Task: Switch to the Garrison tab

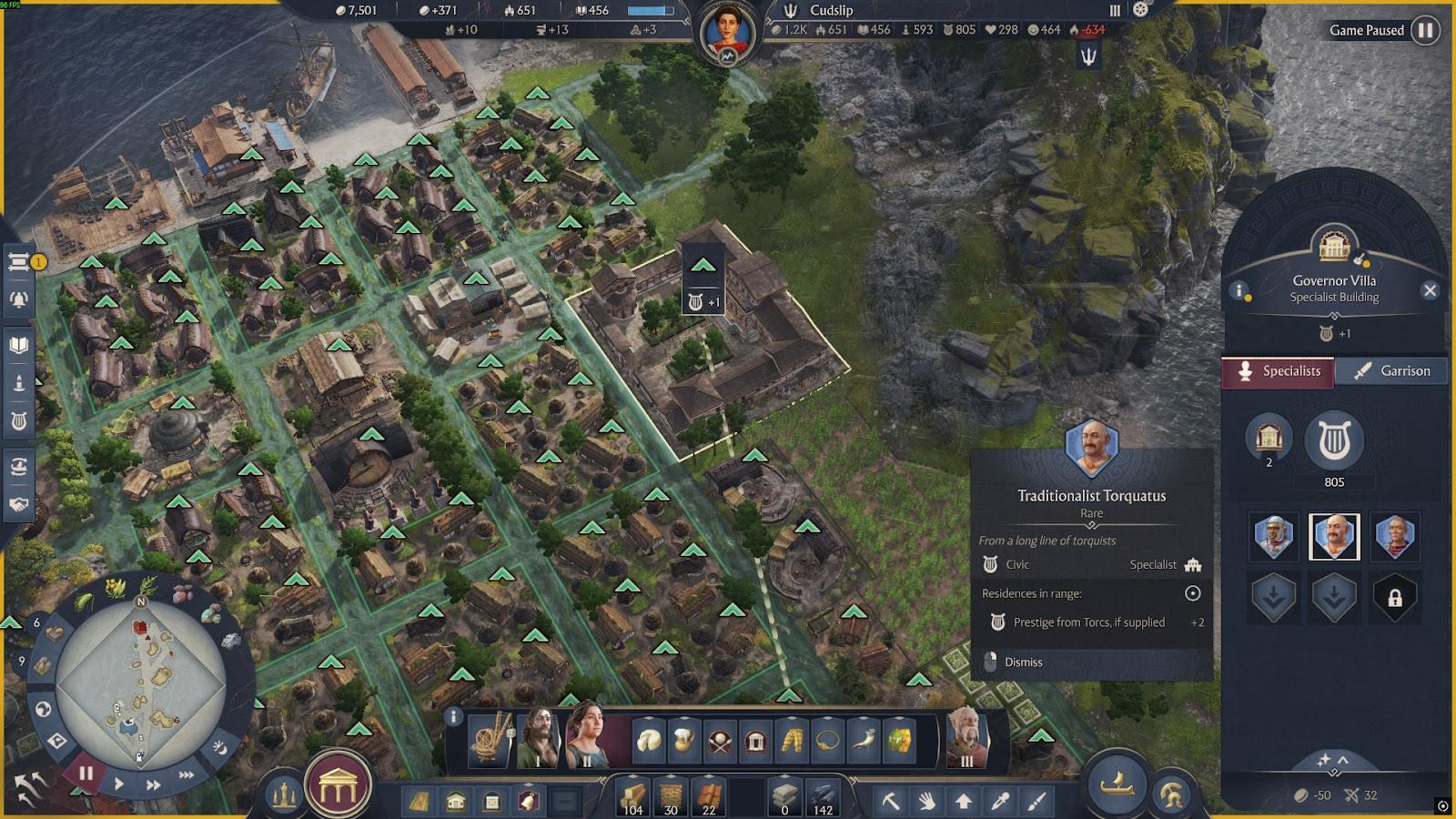Action: pyautogui.click(x=1391, y=371)
